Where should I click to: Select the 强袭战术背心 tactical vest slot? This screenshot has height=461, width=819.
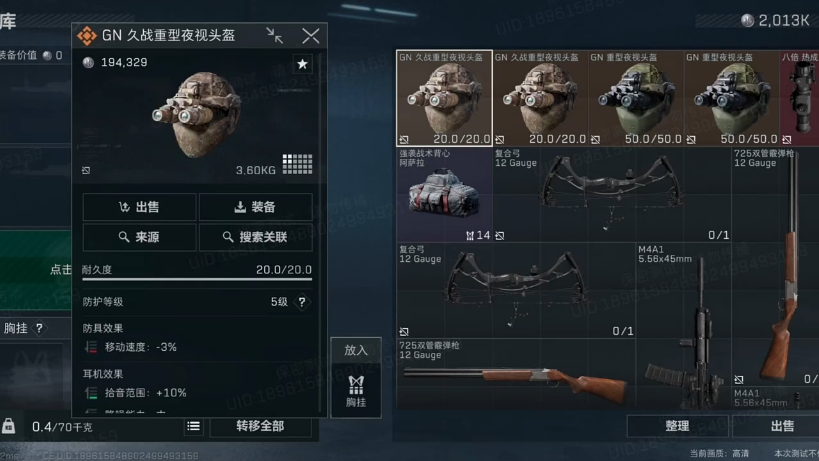point(444,195)
